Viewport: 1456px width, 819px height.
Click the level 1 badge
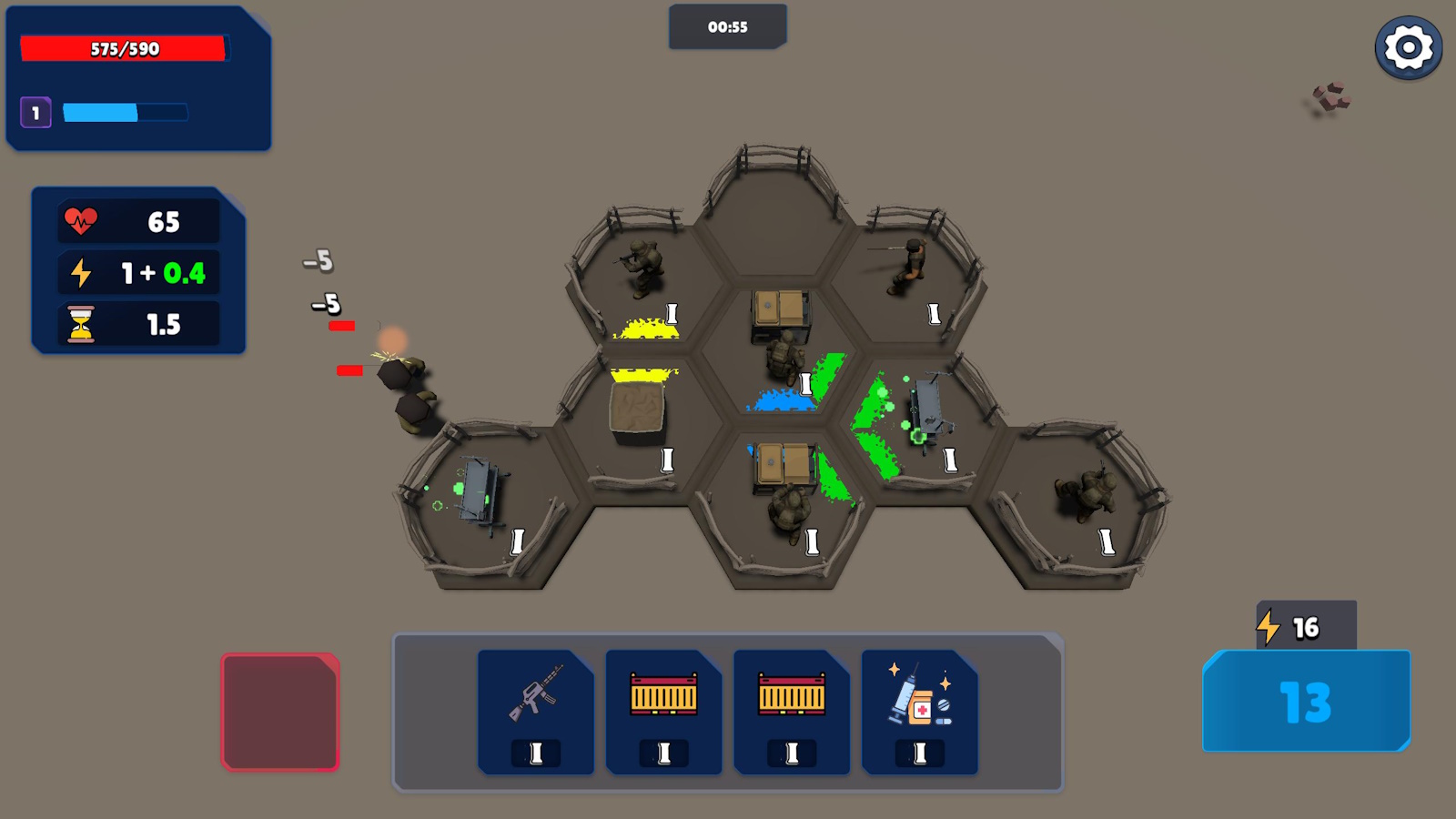[35, 113]
